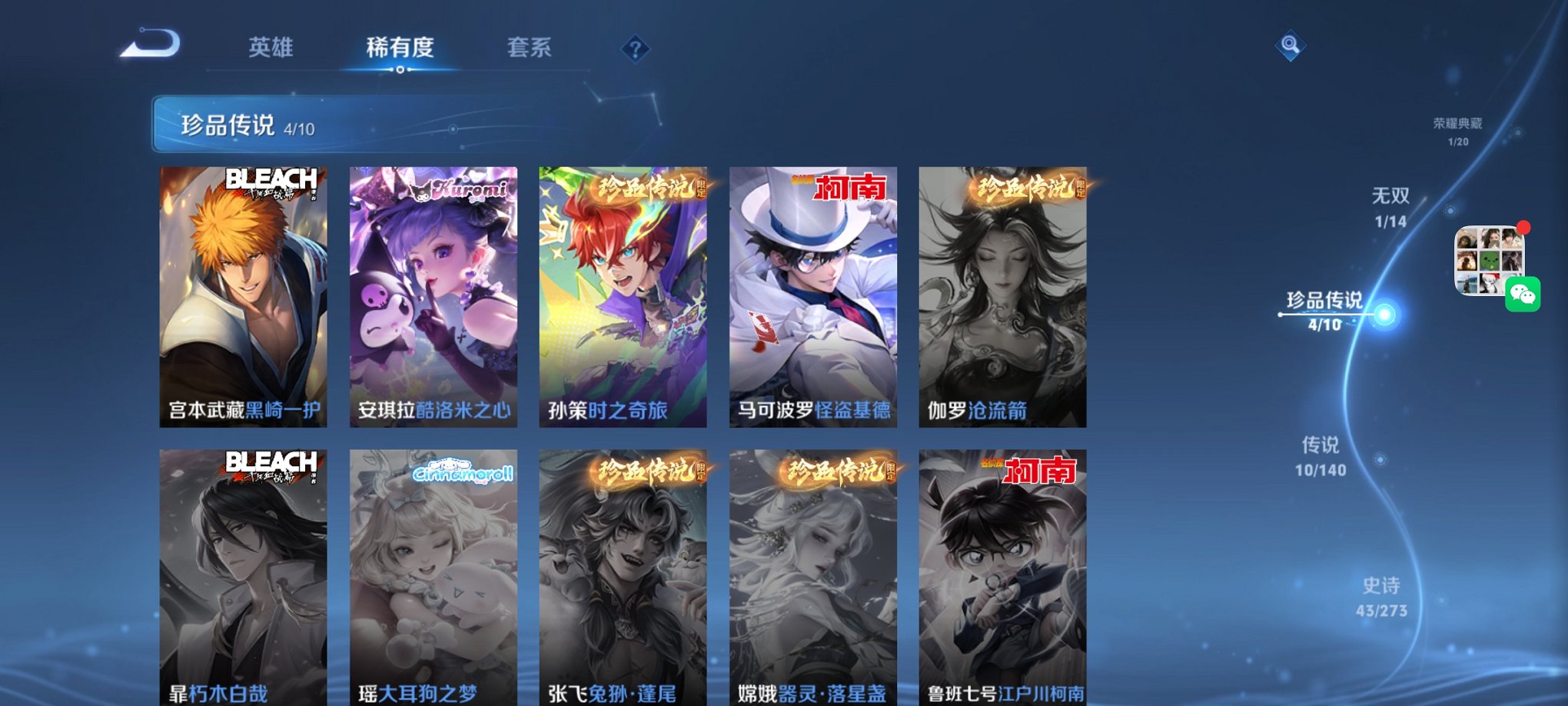Switch to the 英雄 tab
Image resolution: width=1568 pixels, height=706 pixels.
coord(274,48)
